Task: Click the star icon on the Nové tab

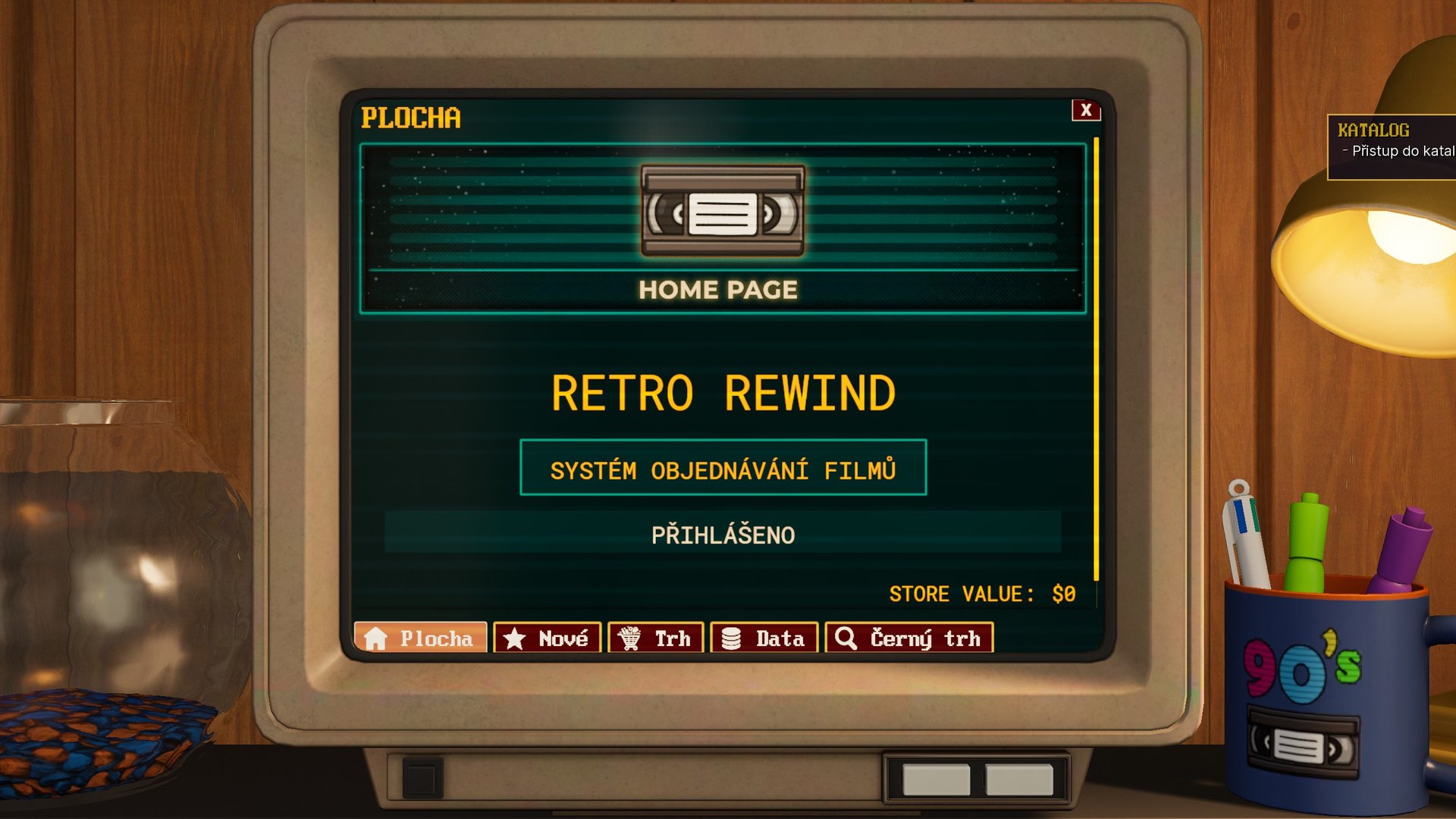Action: [515, 639]
